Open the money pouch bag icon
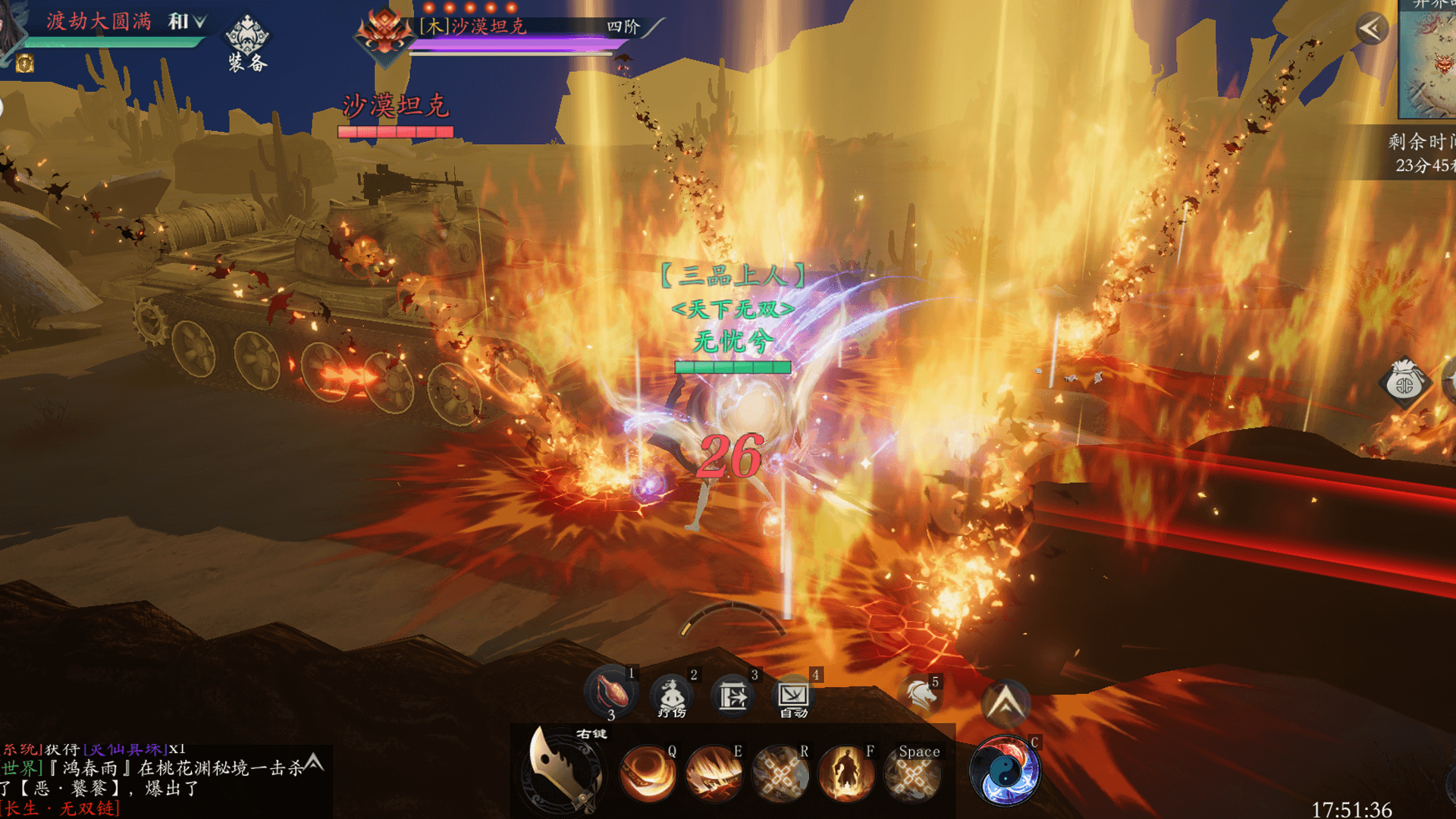 pyautogui.click(x=1404, y=384)
